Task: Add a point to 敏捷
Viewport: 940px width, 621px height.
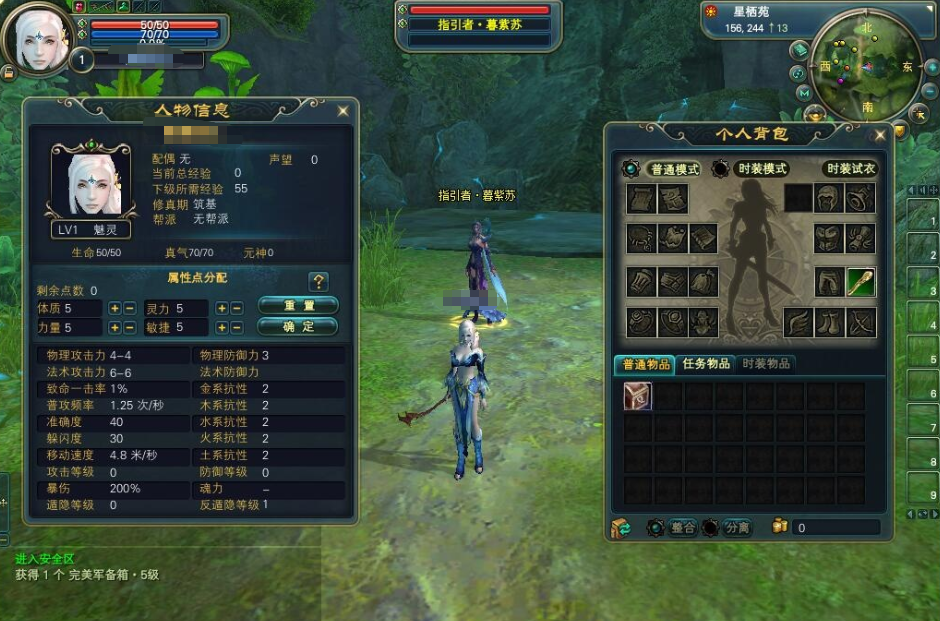Action: click(222, 327)
